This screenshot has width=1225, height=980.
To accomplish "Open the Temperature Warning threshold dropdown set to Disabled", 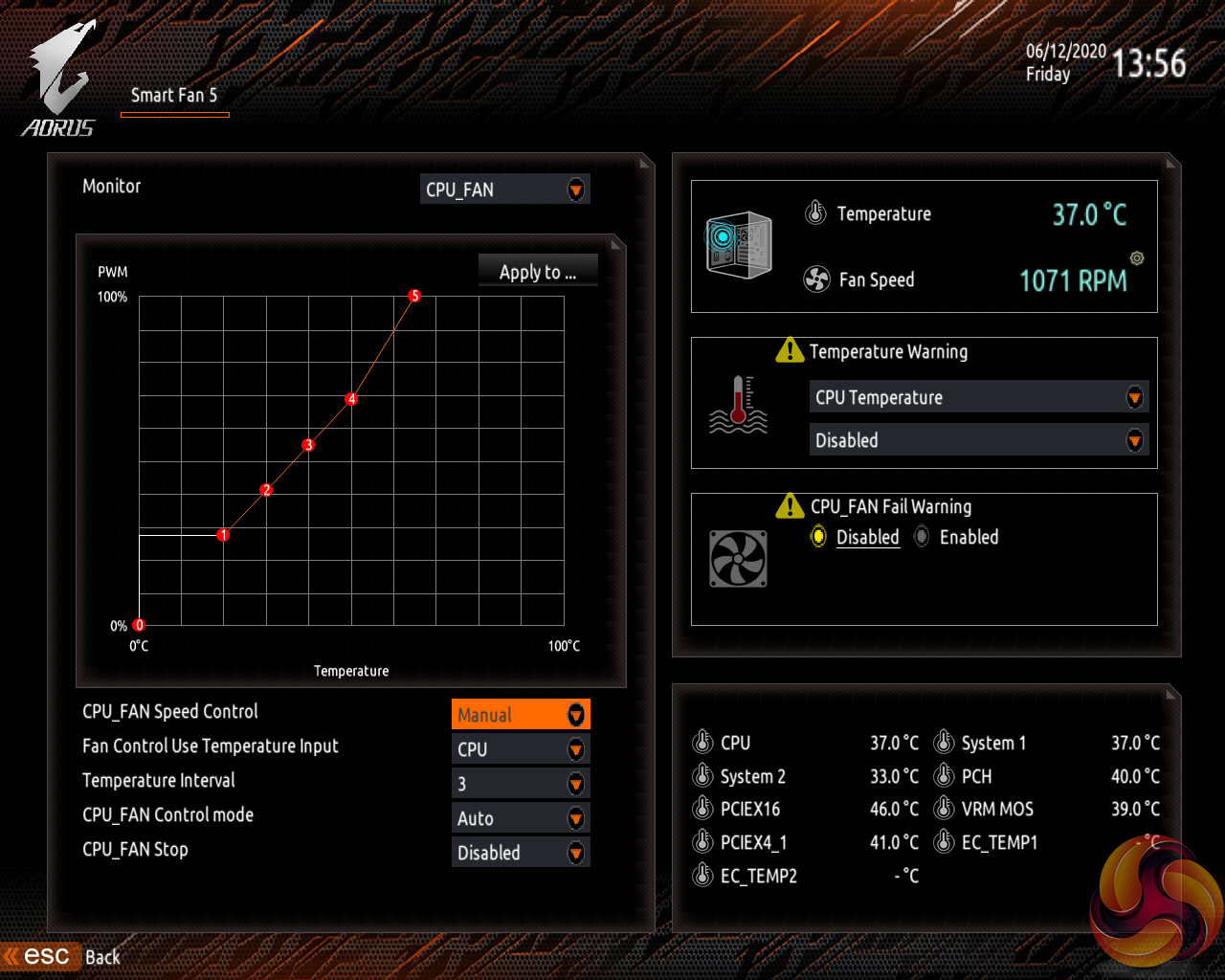I will click(978, 440).
